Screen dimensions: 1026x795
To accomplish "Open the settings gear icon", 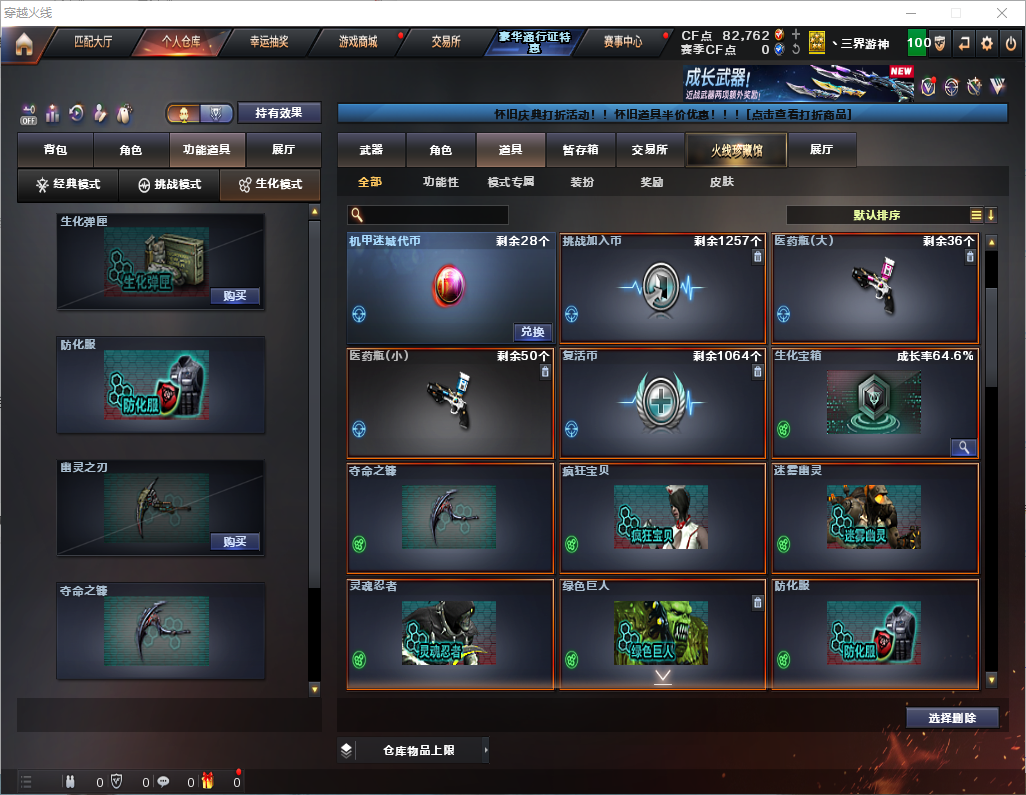I will click(x=987, y=43).
